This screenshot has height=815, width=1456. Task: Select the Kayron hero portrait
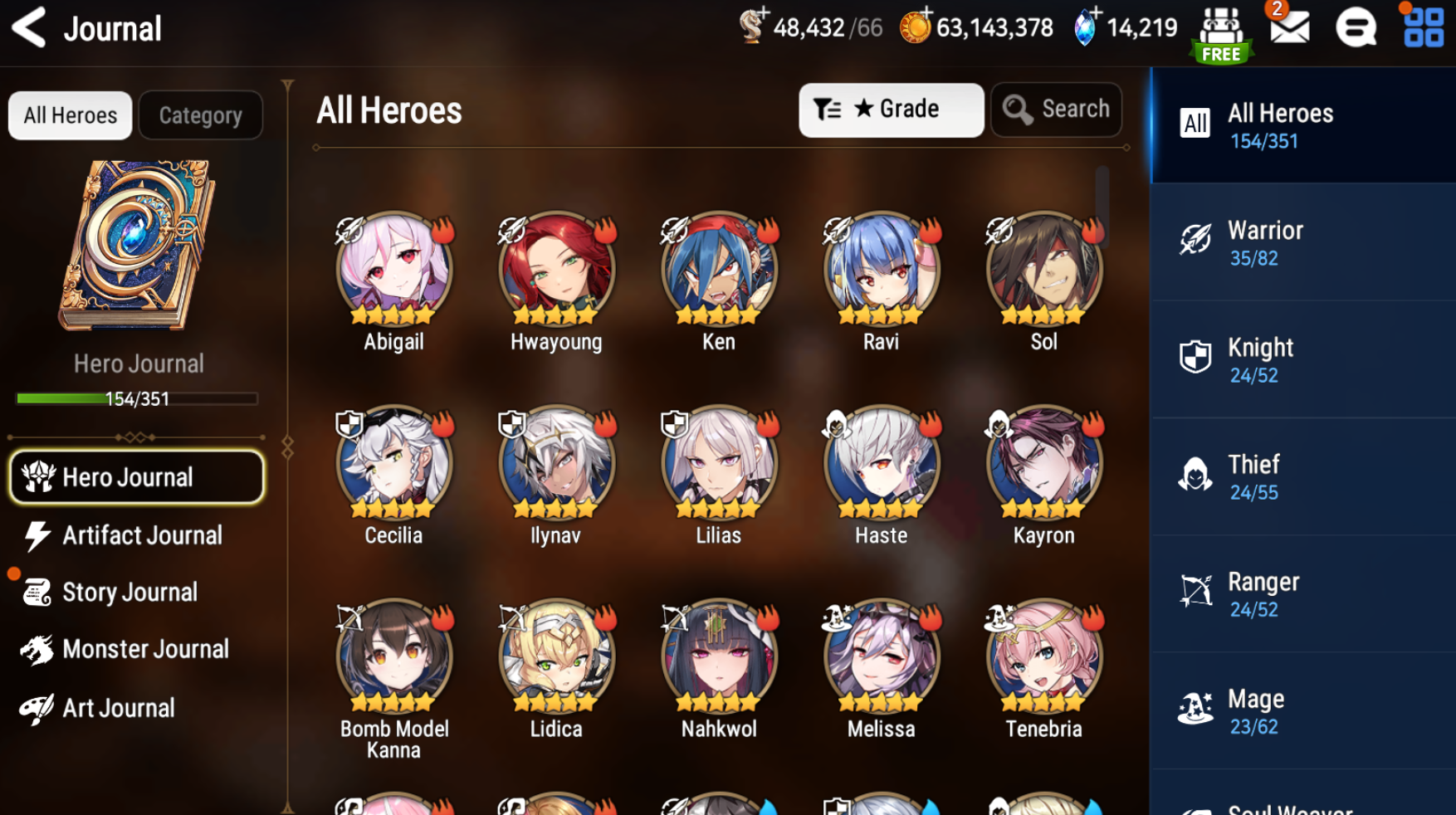pos(1043,463)
